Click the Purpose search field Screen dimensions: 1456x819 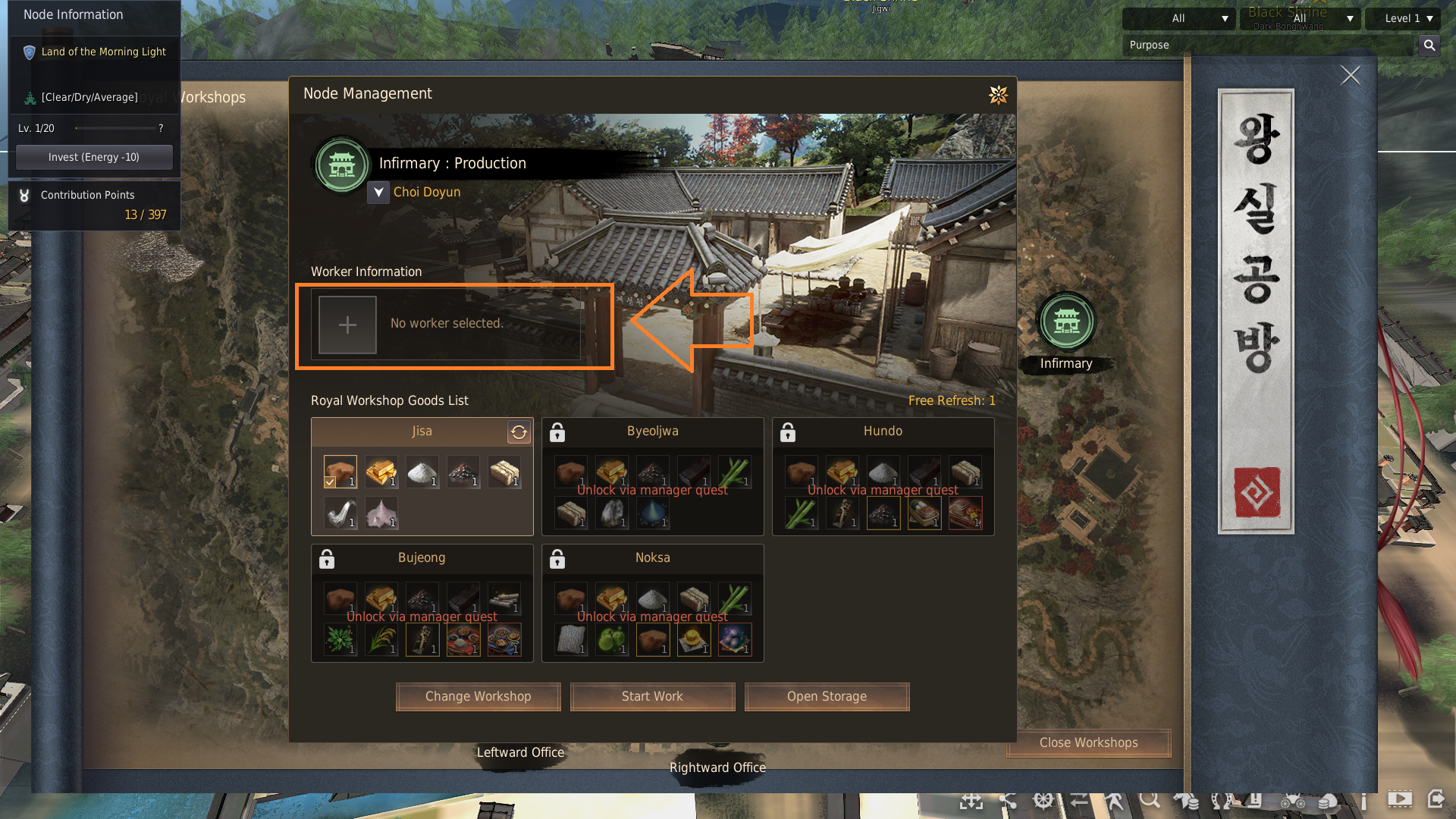1266,45
